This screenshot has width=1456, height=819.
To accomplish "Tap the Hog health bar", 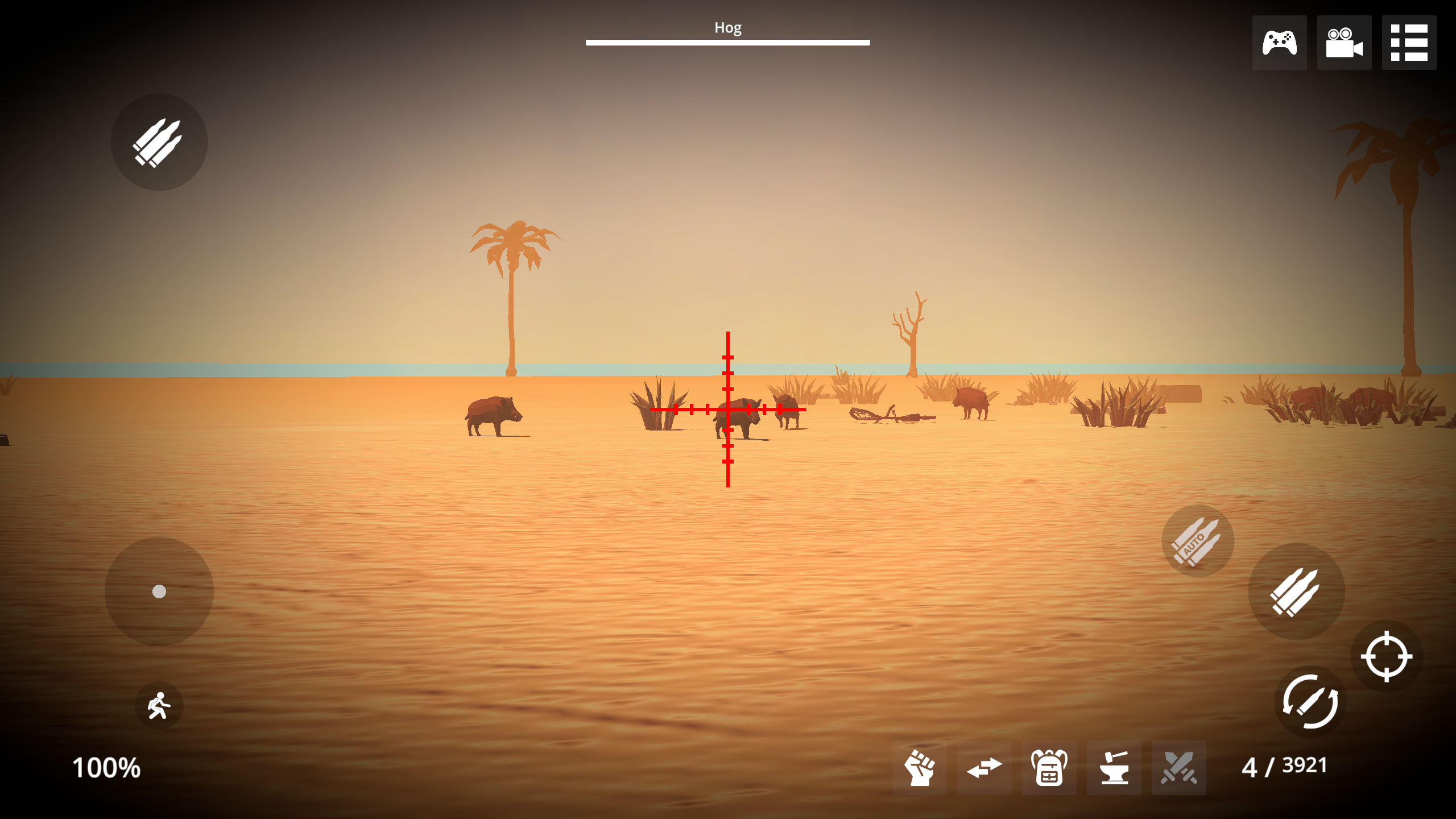I will (727, 41).
